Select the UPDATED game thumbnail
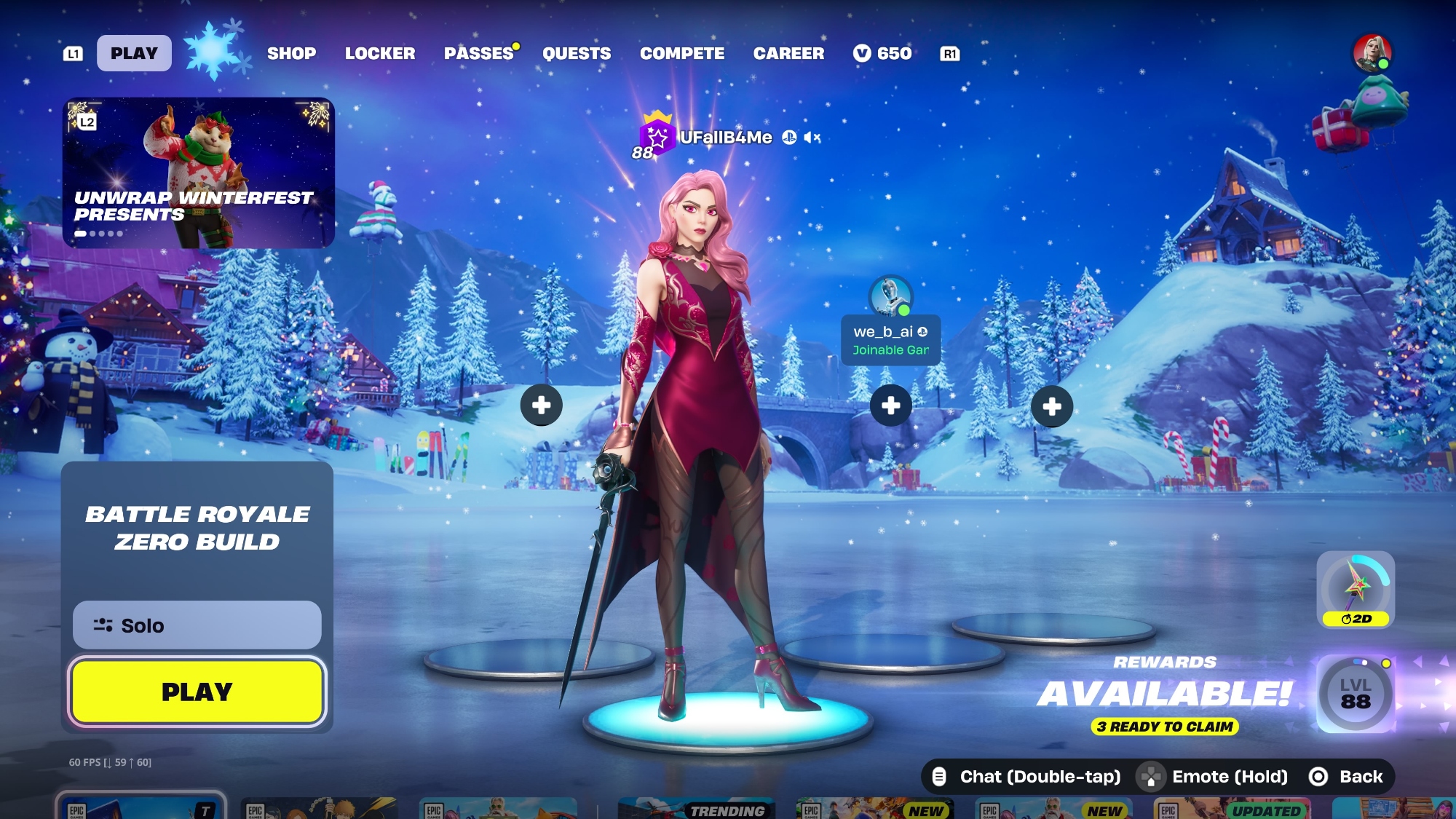 1232,808
